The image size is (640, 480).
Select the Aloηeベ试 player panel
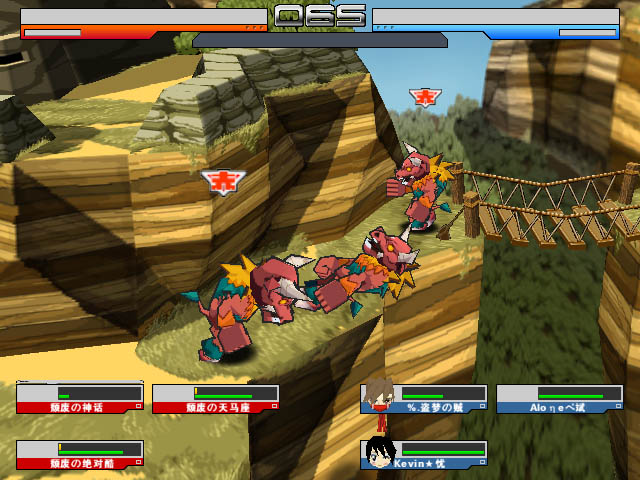pyautogui.click(x=558, y=399)
